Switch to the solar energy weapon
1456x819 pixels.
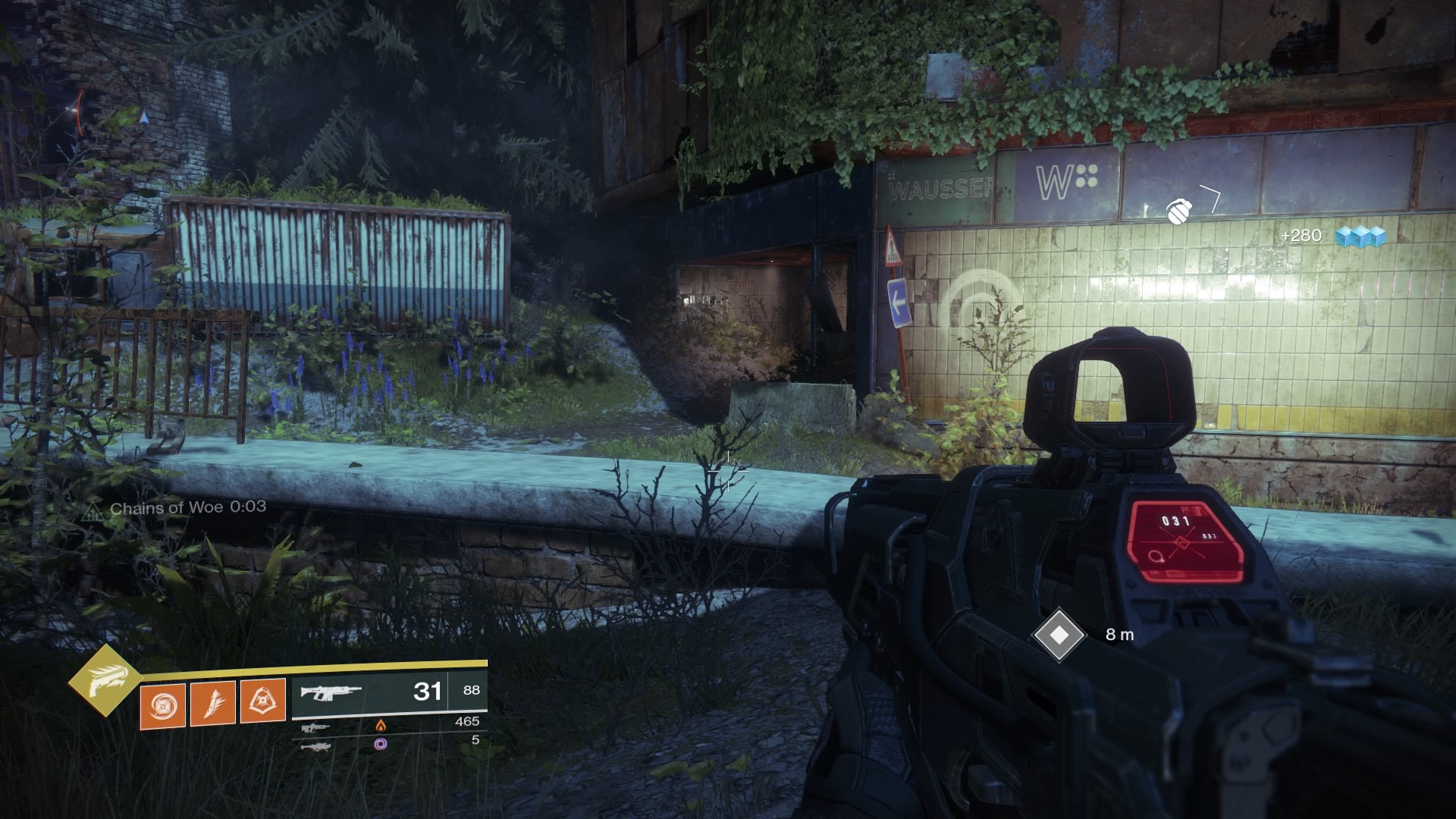[315, 727]
